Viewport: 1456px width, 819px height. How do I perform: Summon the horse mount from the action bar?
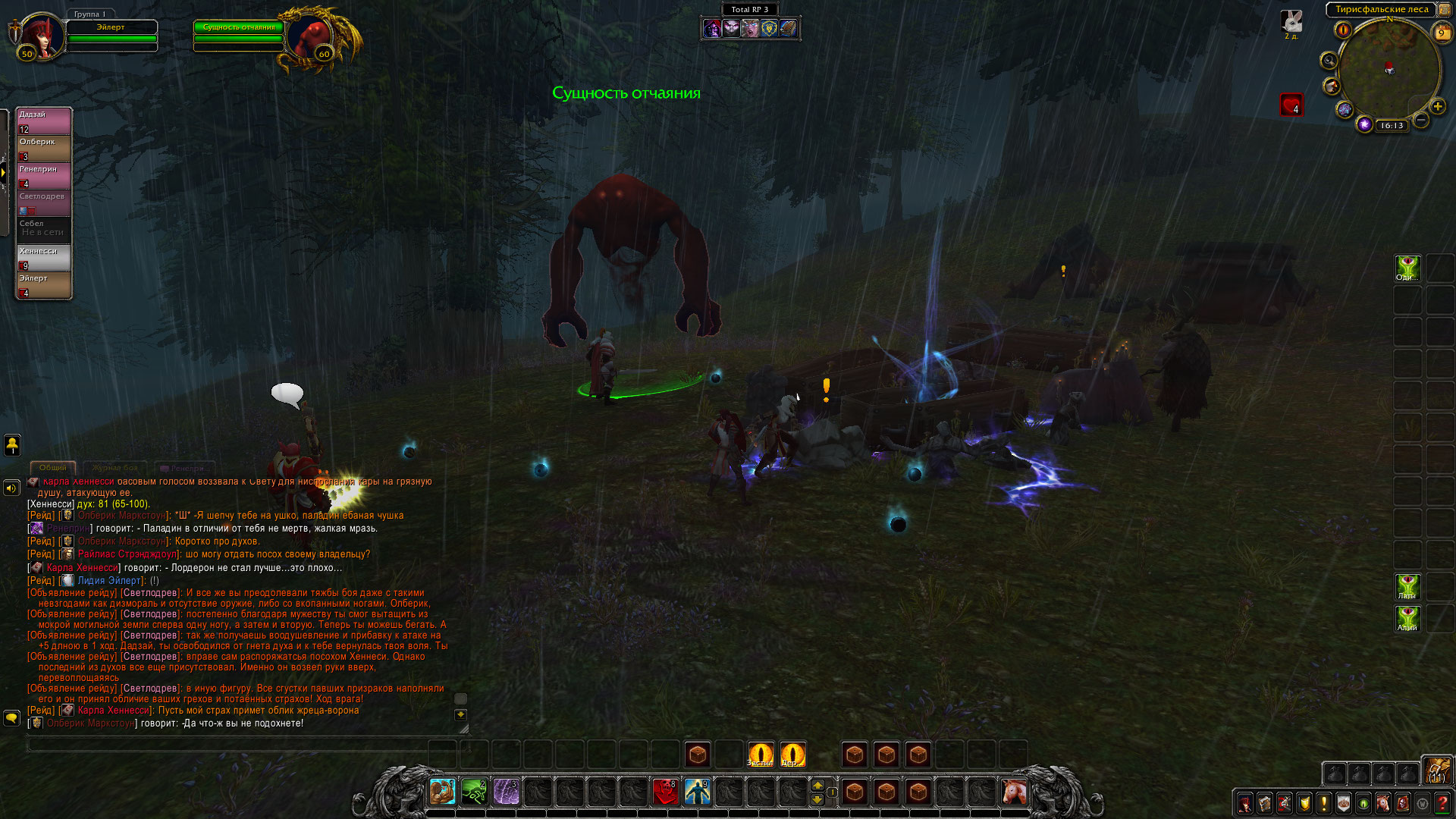tap(1014, 792)
